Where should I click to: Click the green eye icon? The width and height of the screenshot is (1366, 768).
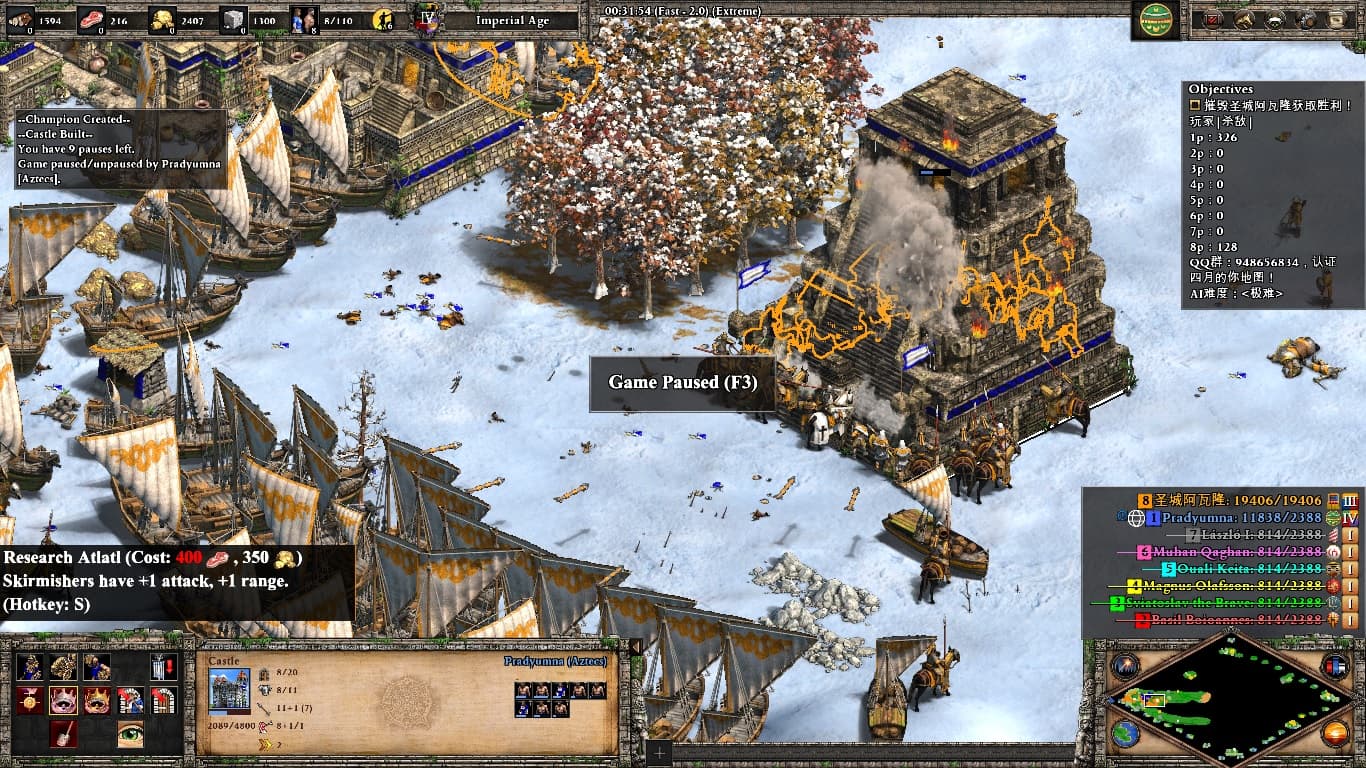coord(130,733)
